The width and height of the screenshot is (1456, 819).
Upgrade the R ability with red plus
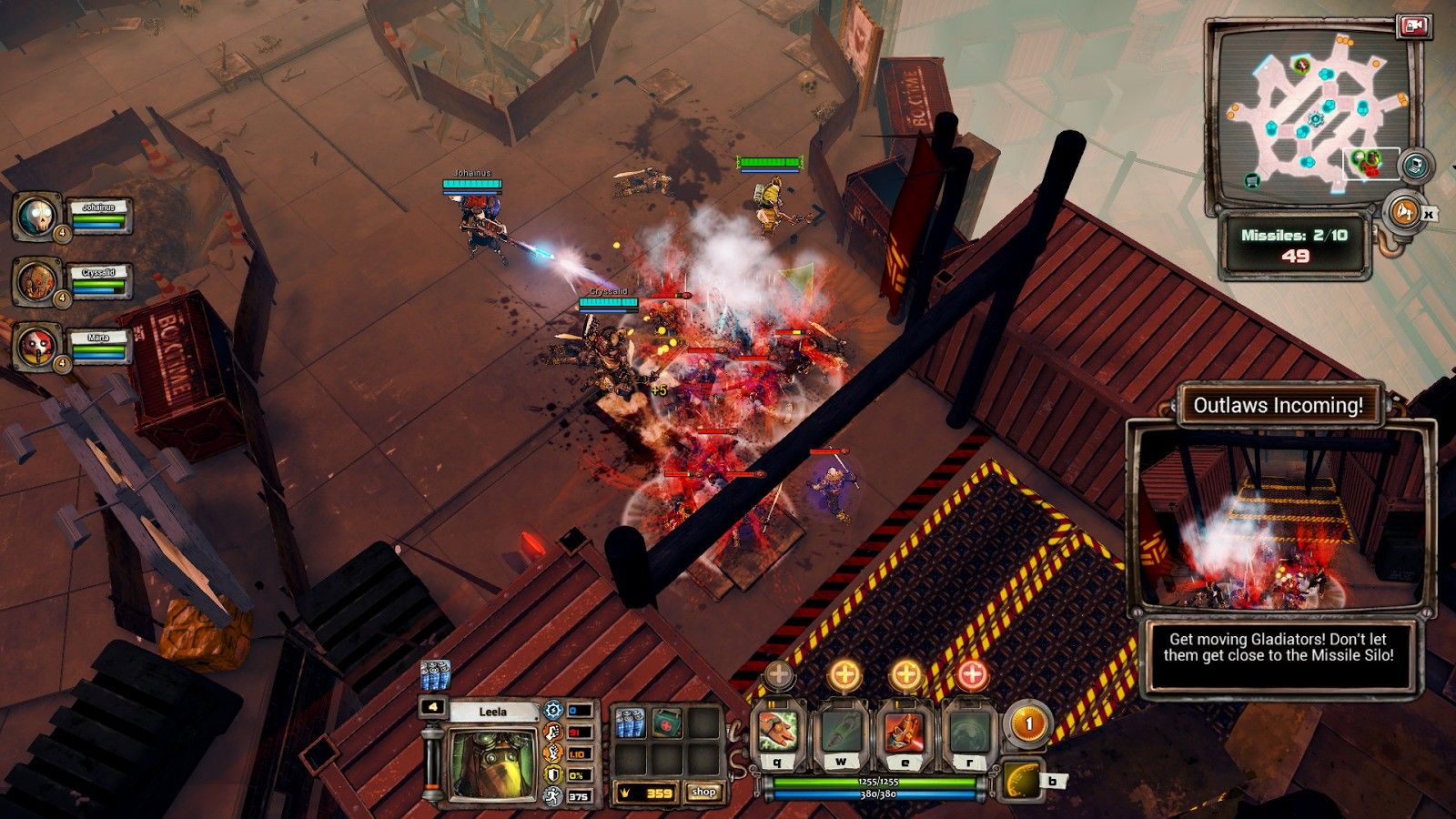pyautogui.click(x=972, y=675)
